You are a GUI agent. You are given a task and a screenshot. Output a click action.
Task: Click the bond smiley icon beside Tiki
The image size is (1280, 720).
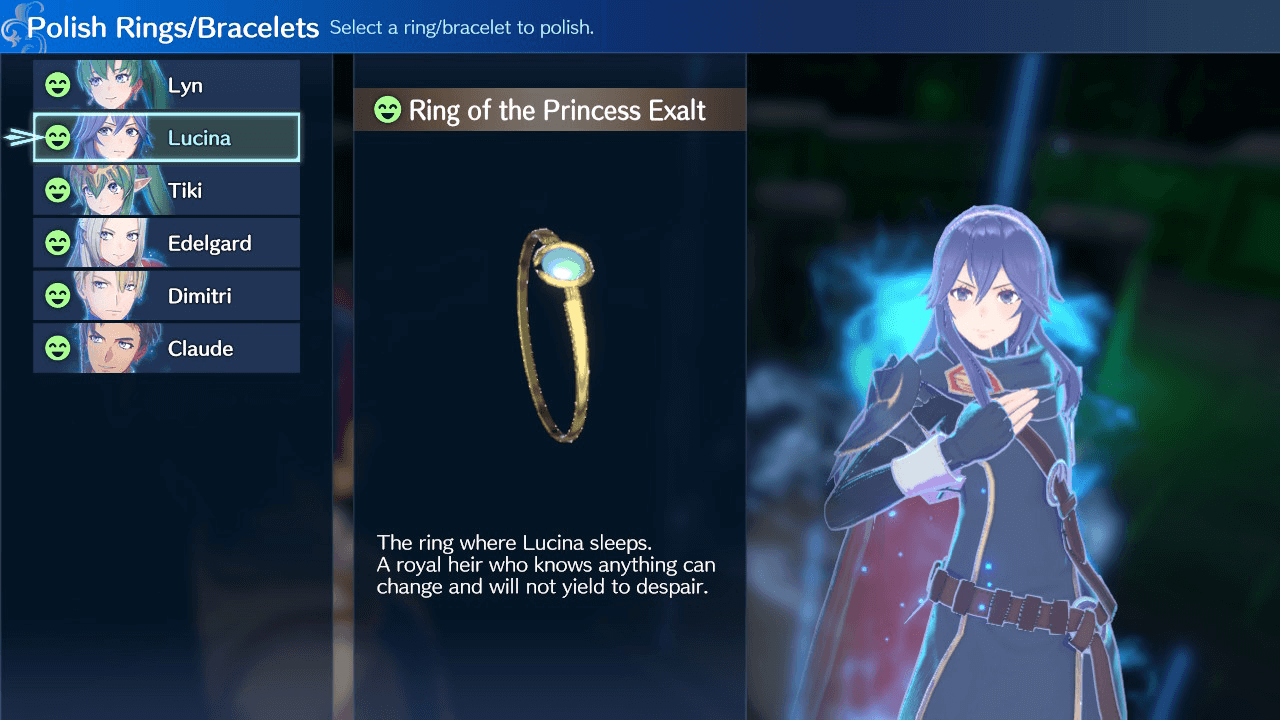58,190
